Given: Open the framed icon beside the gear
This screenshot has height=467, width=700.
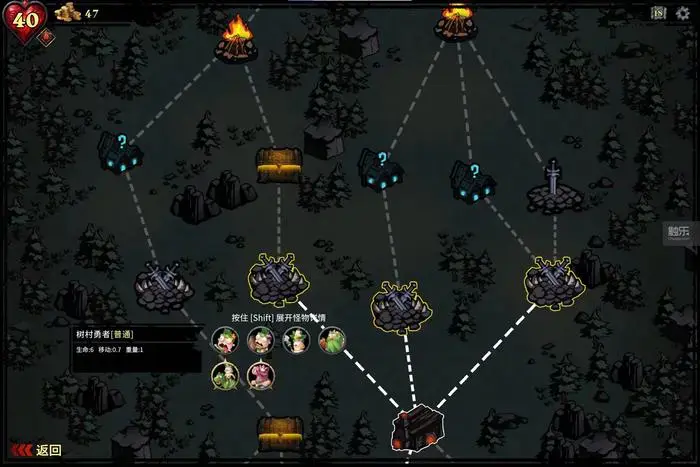Looking at the screenshot, I should click(x=658, y=12).
